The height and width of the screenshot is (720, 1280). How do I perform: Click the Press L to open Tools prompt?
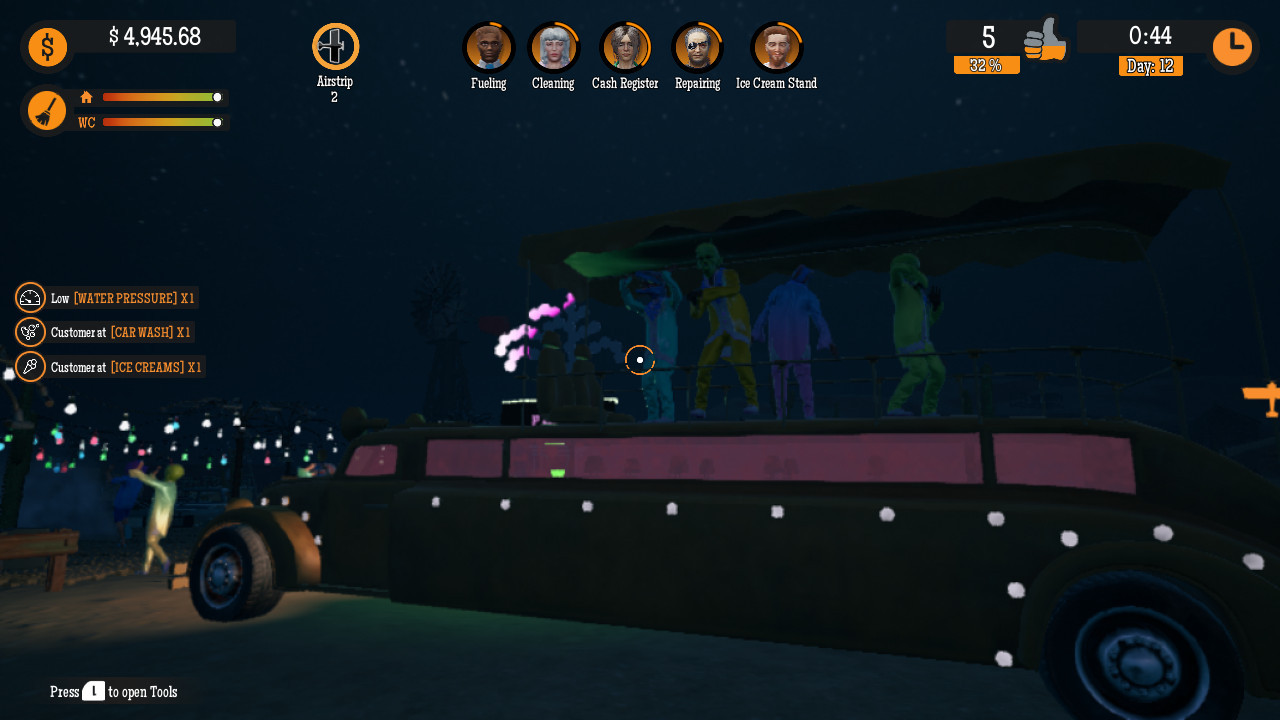113,691
